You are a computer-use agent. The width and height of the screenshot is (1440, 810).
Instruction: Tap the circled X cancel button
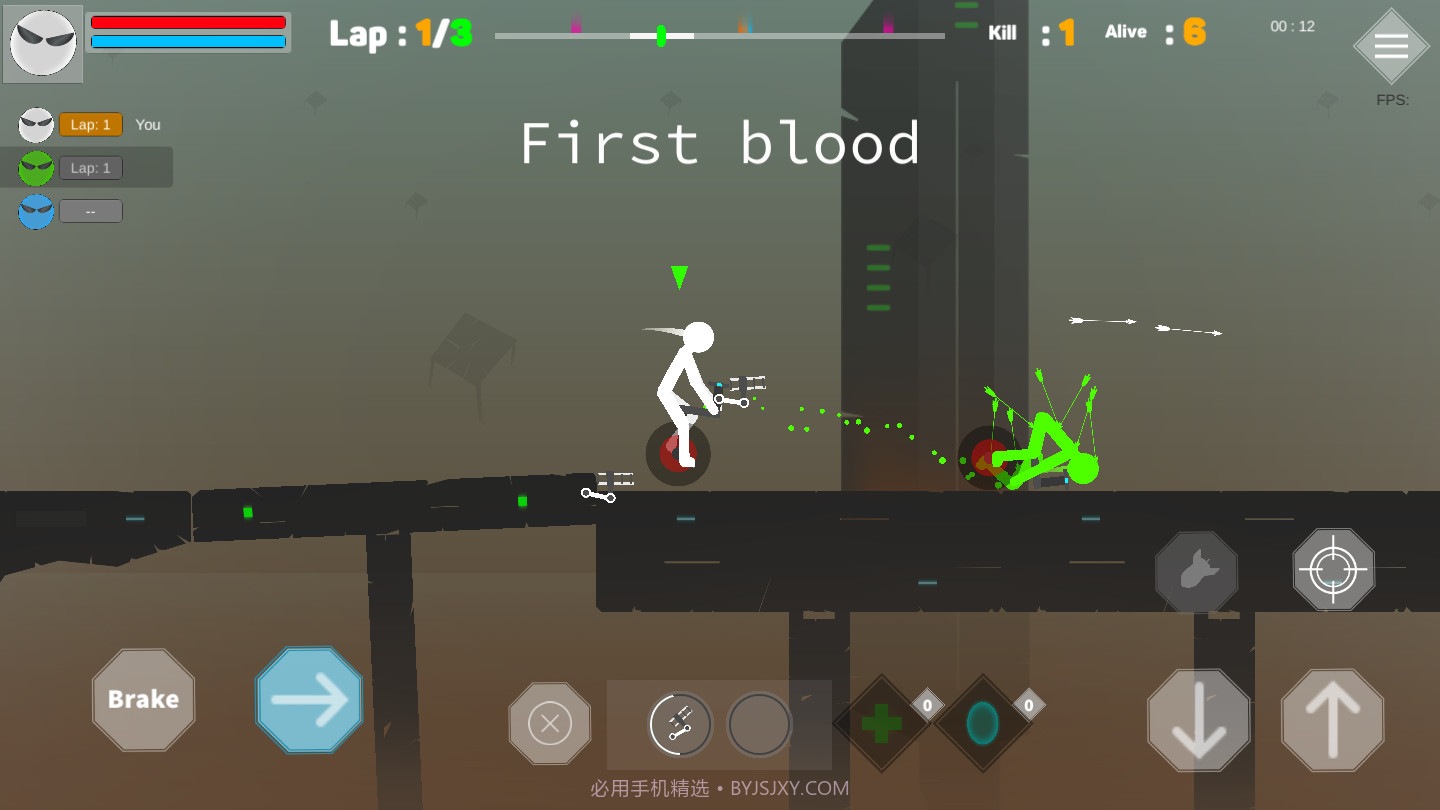(549, 723)
